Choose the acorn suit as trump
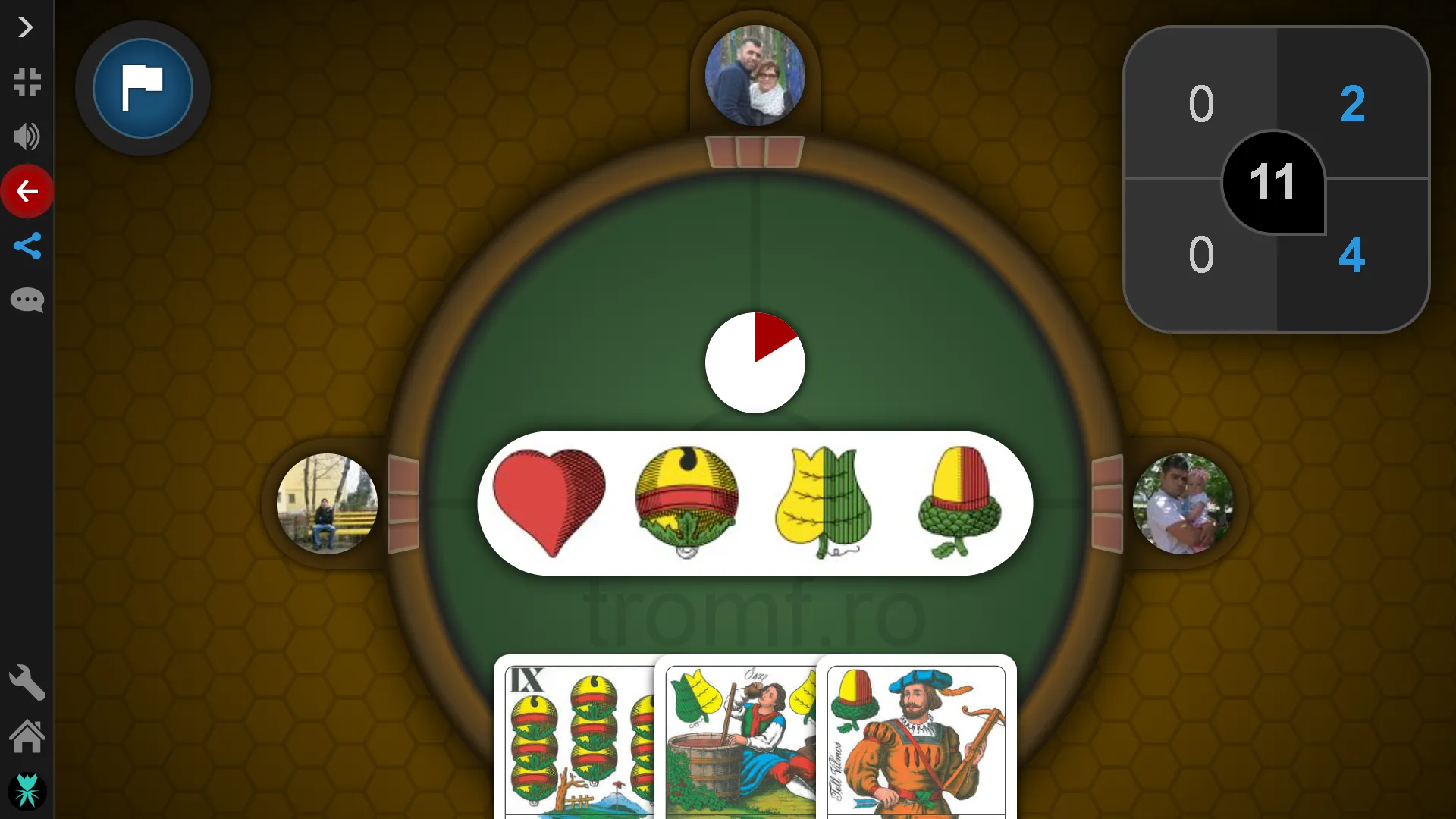The width and height of the screenshot is (1456, 819). 960,502
